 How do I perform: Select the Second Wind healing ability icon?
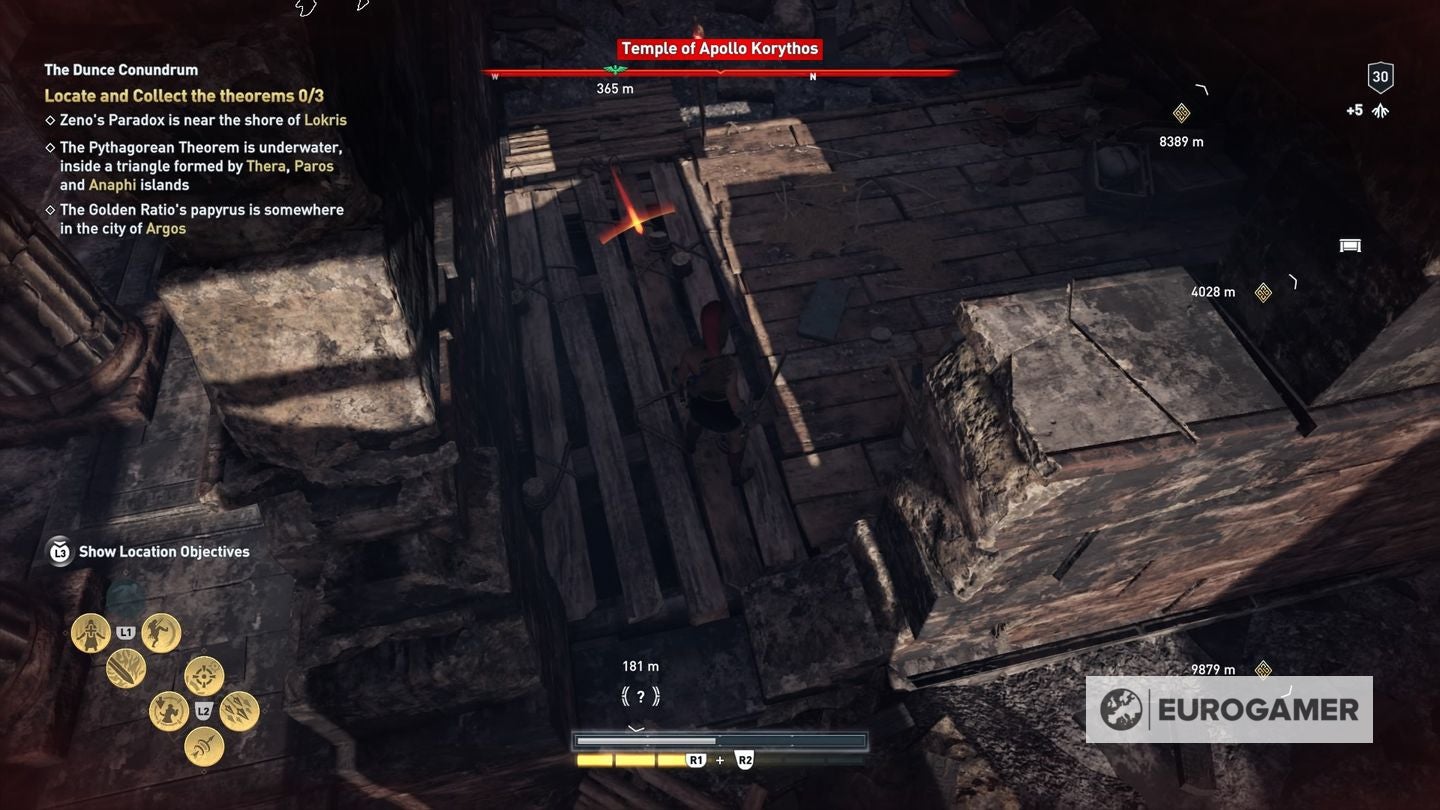[x=89, y=632]
